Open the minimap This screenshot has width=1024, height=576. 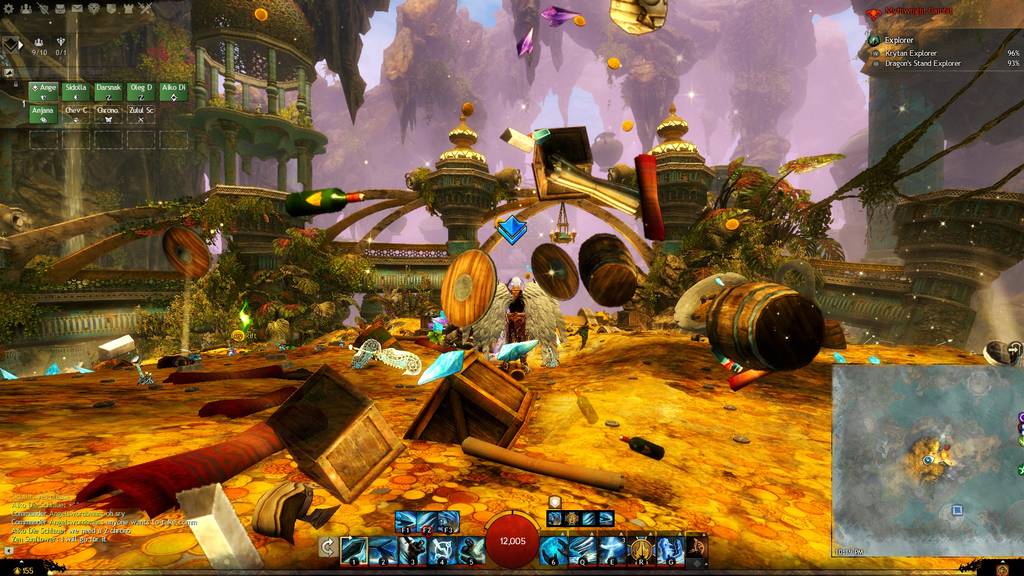pos(925,460)
